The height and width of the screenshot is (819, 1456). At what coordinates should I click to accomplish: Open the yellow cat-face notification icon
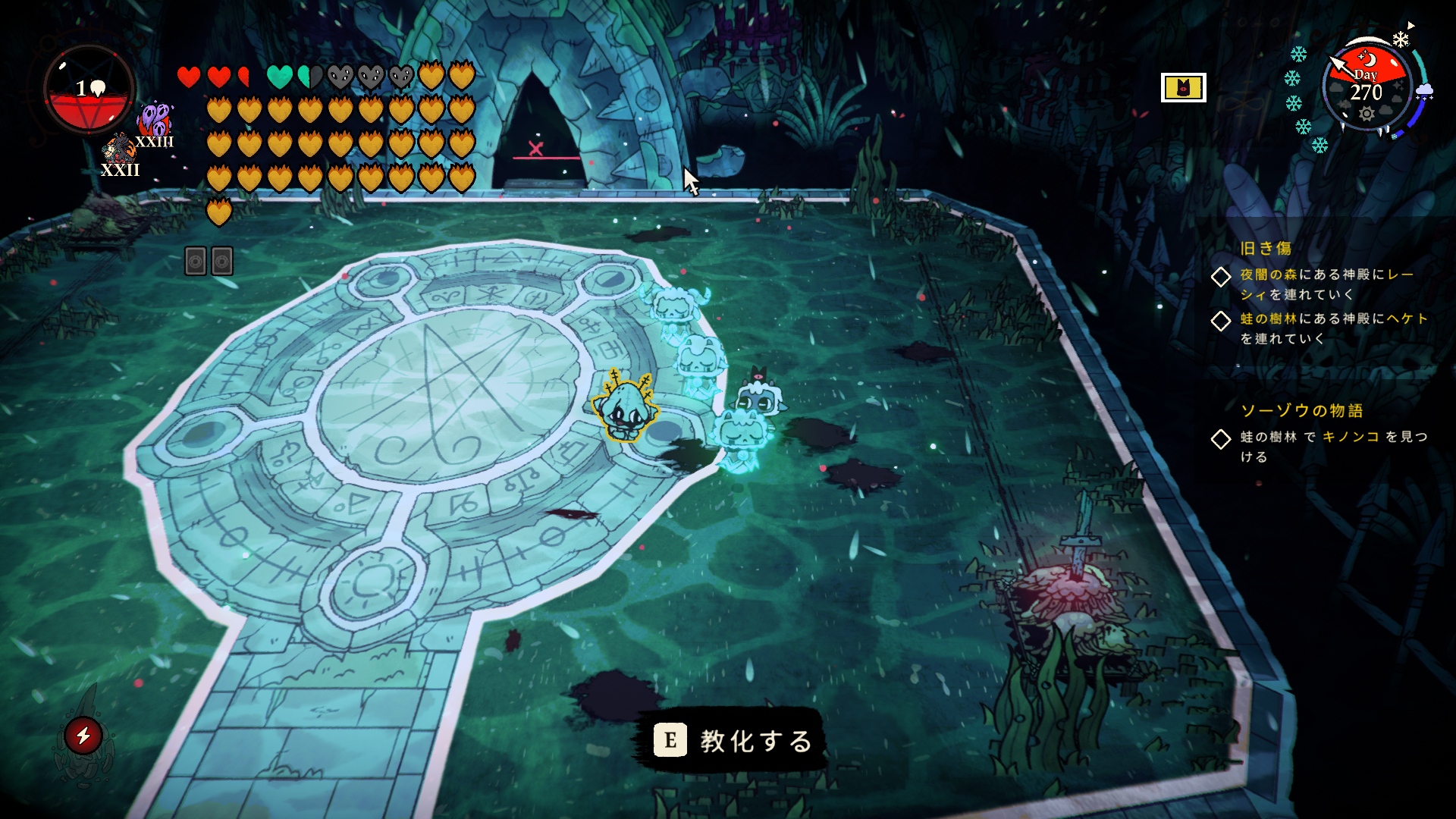tap(1183, 88)
